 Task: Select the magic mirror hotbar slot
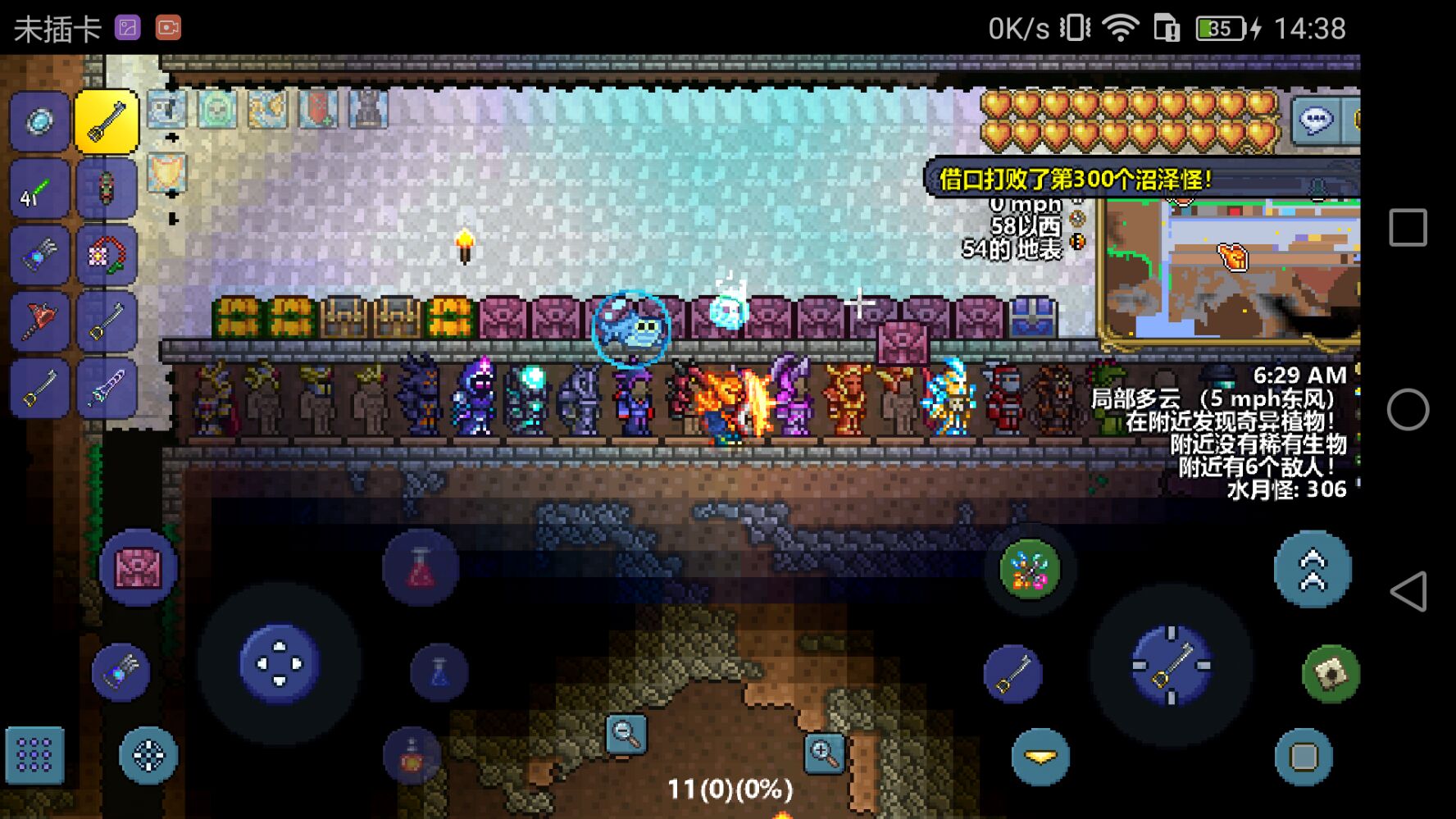tap(39, 123)
